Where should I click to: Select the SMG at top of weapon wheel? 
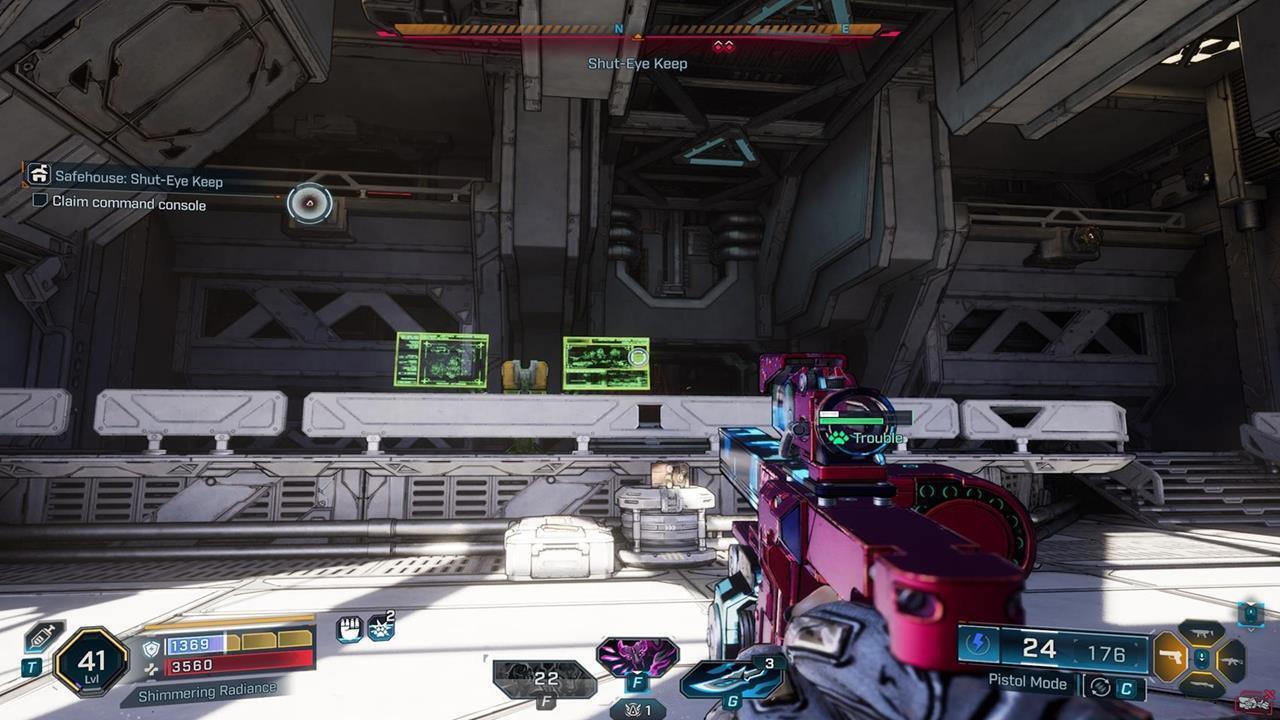click(1202, 632)
